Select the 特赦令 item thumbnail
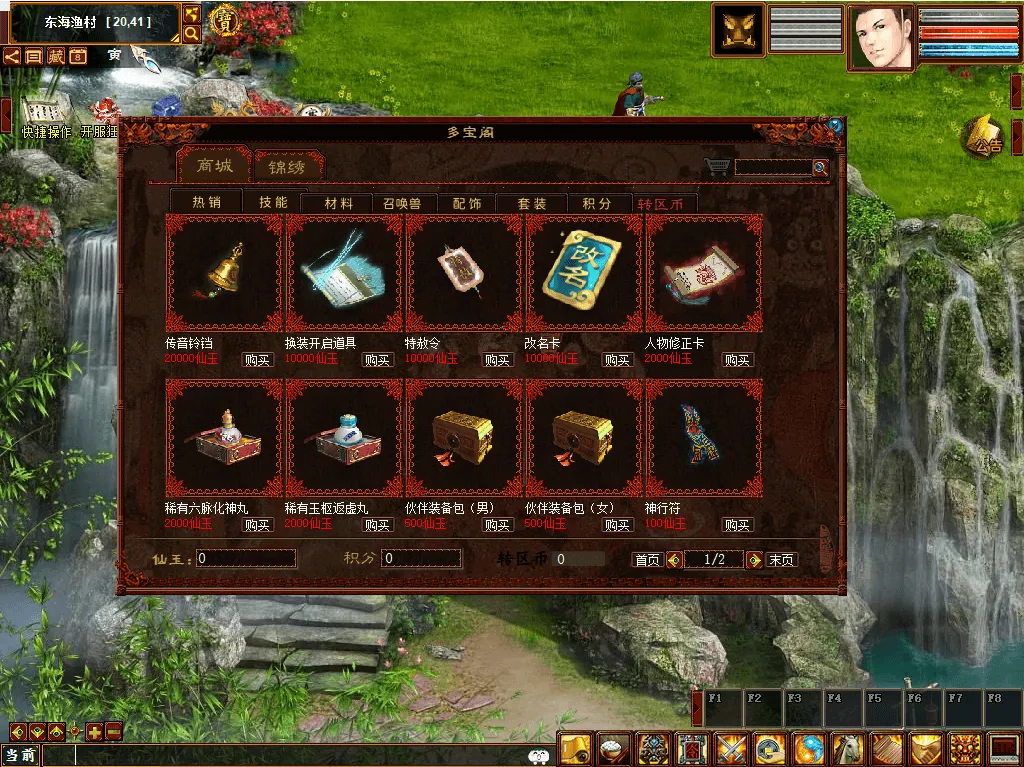 pos(464,272)
